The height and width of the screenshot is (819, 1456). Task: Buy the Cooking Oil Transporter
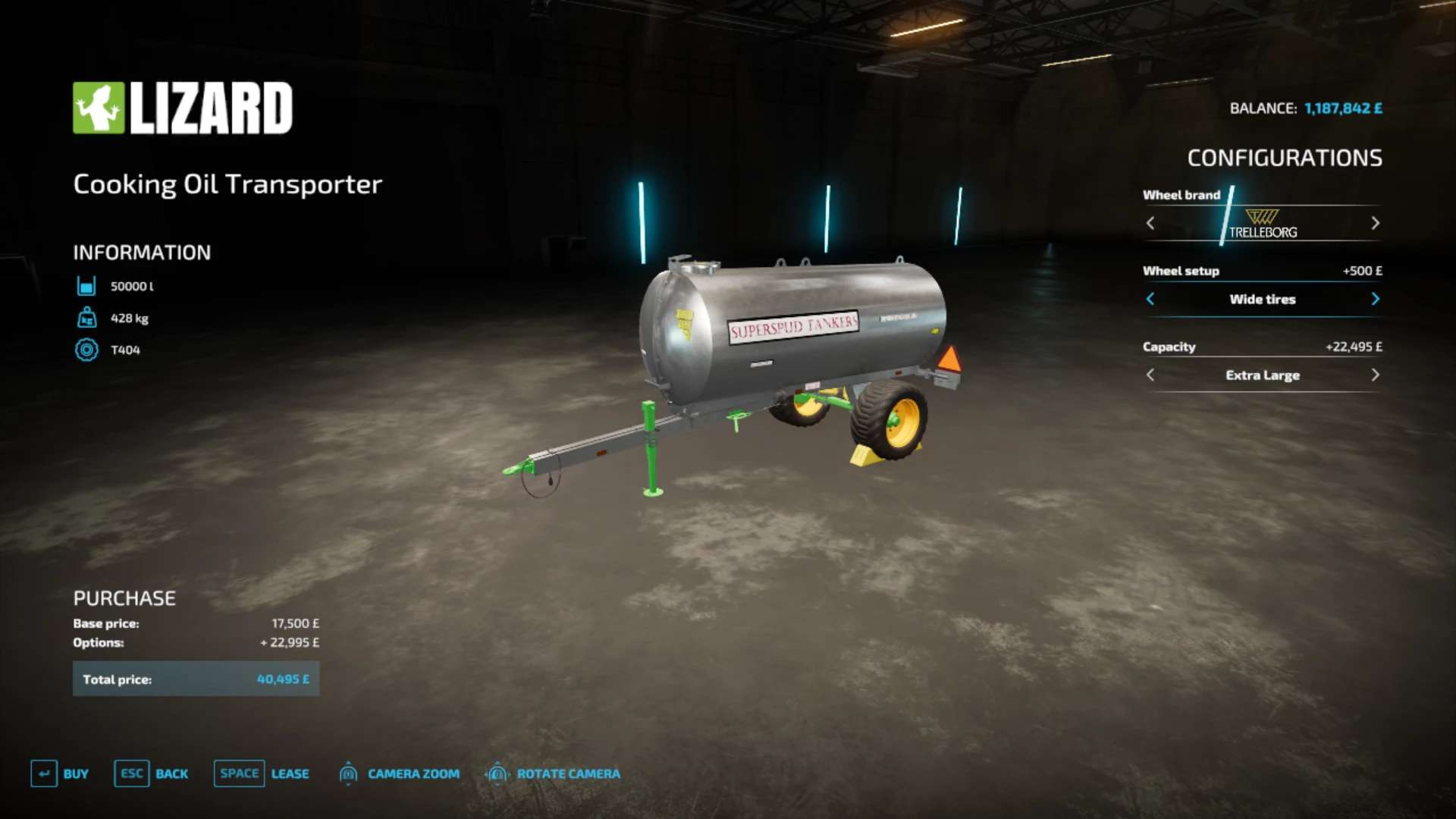point(60,773)
